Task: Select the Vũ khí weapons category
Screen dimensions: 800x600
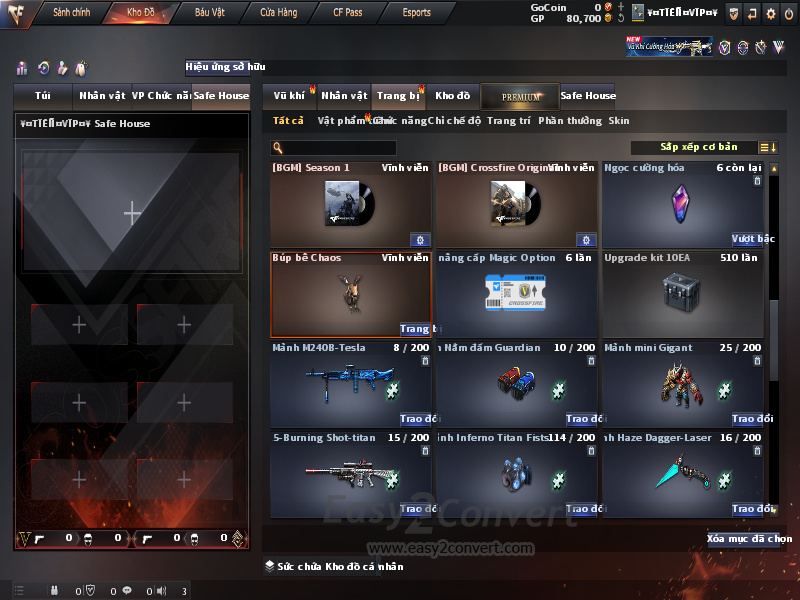Action: (x=290, y=96)
